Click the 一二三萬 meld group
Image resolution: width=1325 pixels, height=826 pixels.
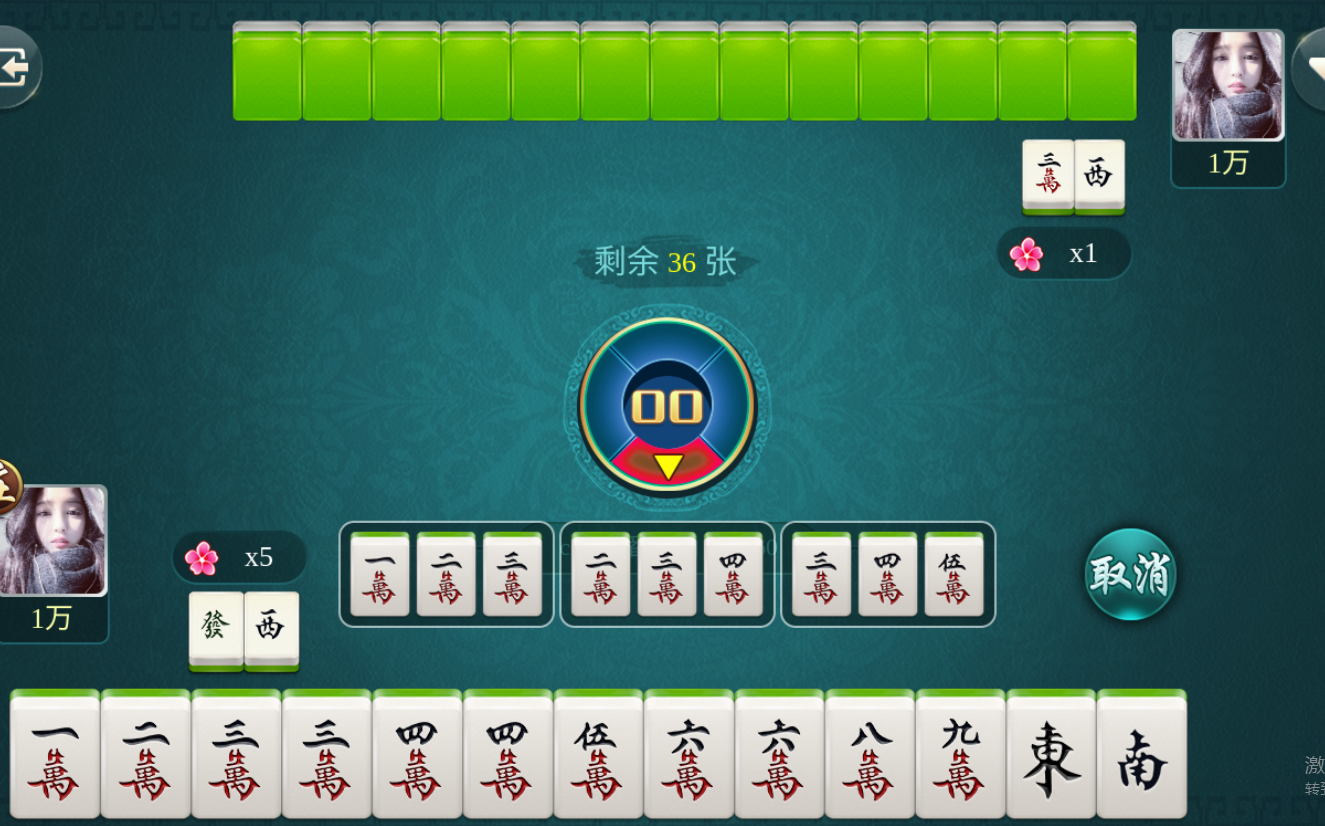coord(446,573)
